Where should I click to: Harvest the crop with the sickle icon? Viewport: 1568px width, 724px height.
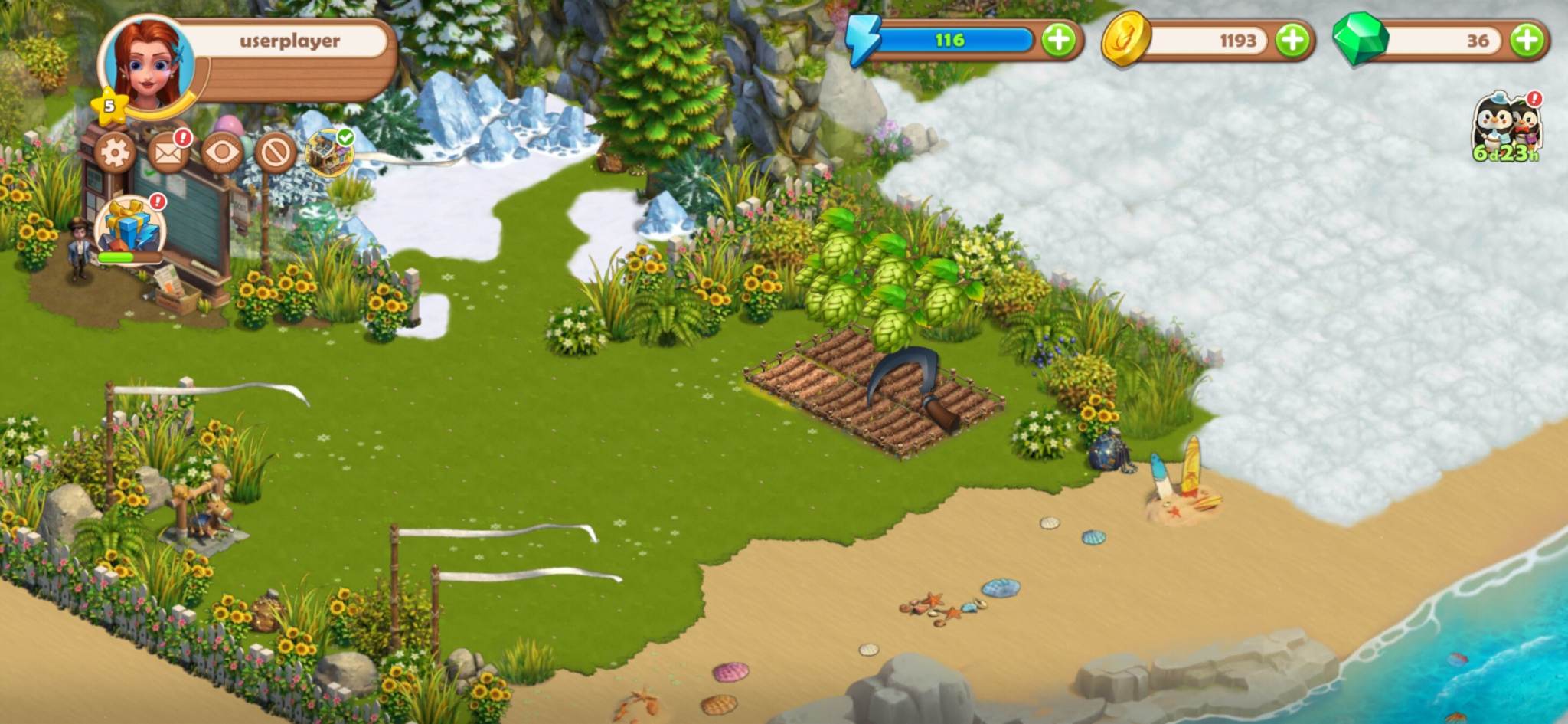click(x=914, y=386)
